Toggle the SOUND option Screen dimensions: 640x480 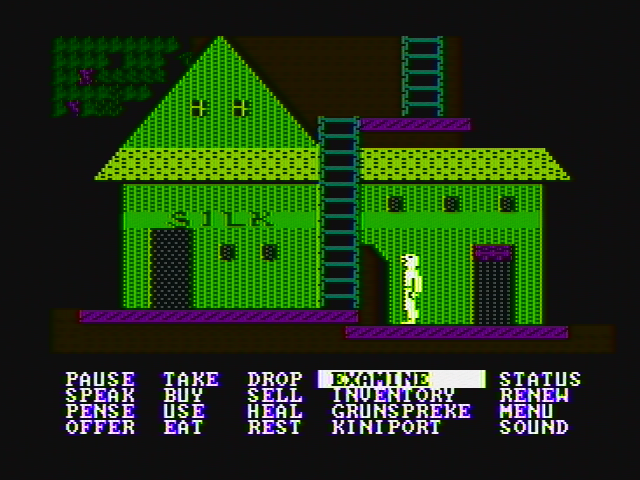(x=534, y=427)
